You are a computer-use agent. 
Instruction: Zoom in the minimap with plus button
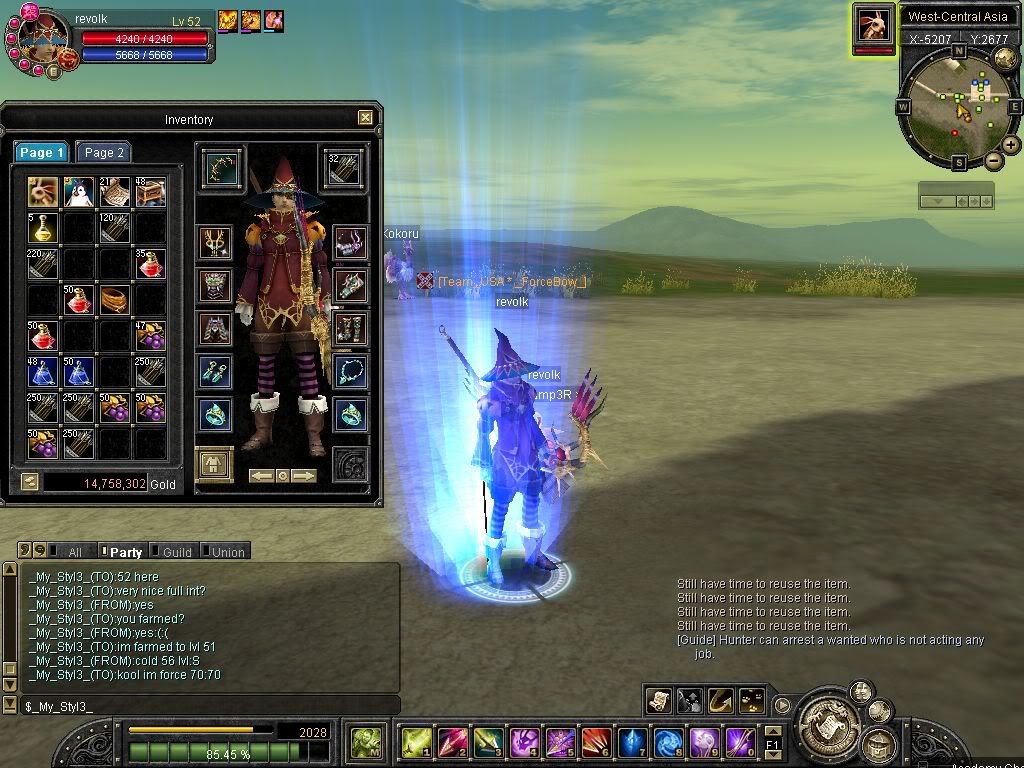click(1011, 145)
